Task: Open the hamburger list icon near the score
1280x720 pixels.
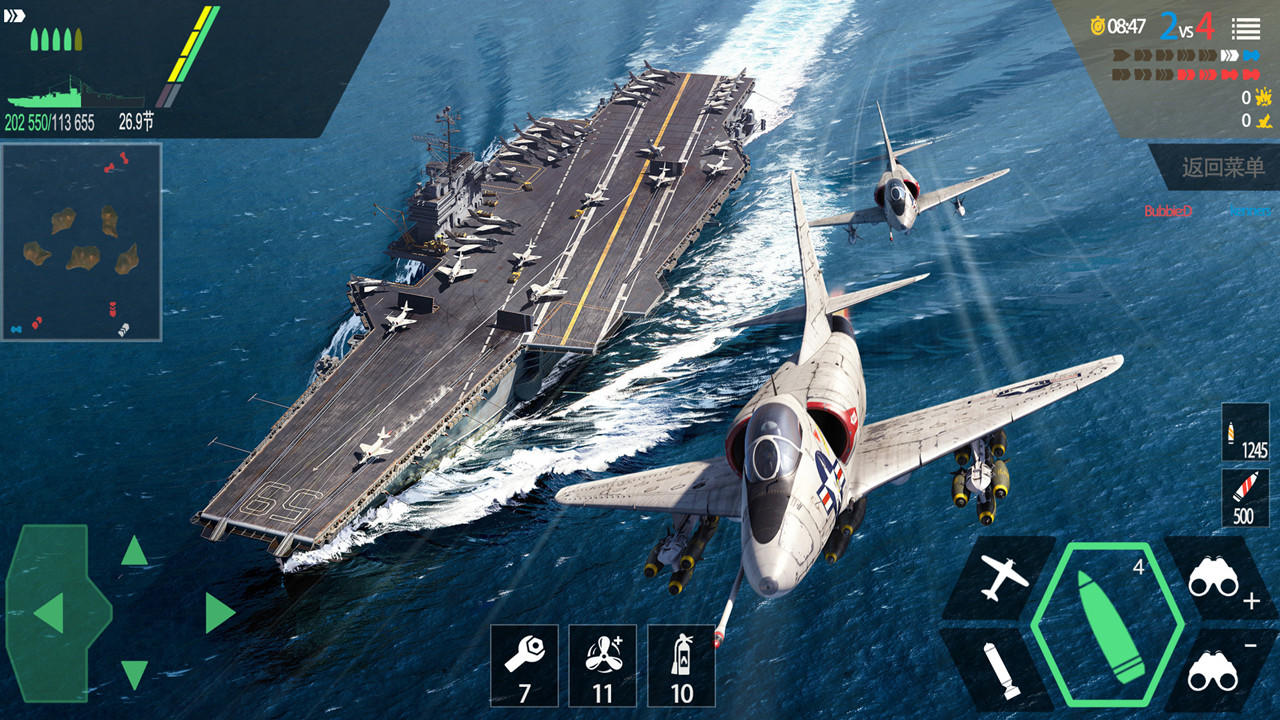Action: (1248, 29)
